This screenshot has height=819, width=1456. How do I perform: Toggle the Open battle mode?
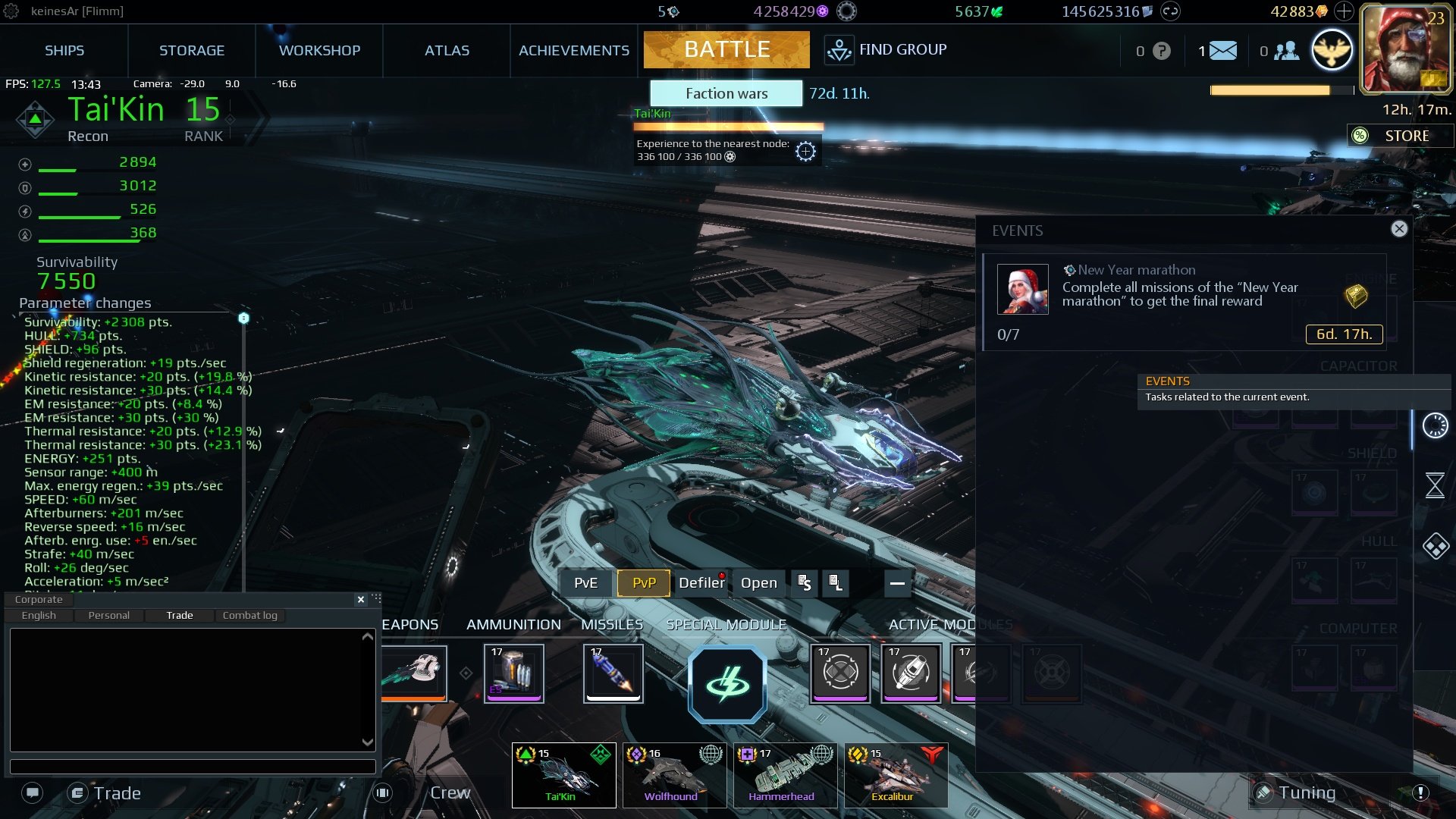click(x=759, y=583)
